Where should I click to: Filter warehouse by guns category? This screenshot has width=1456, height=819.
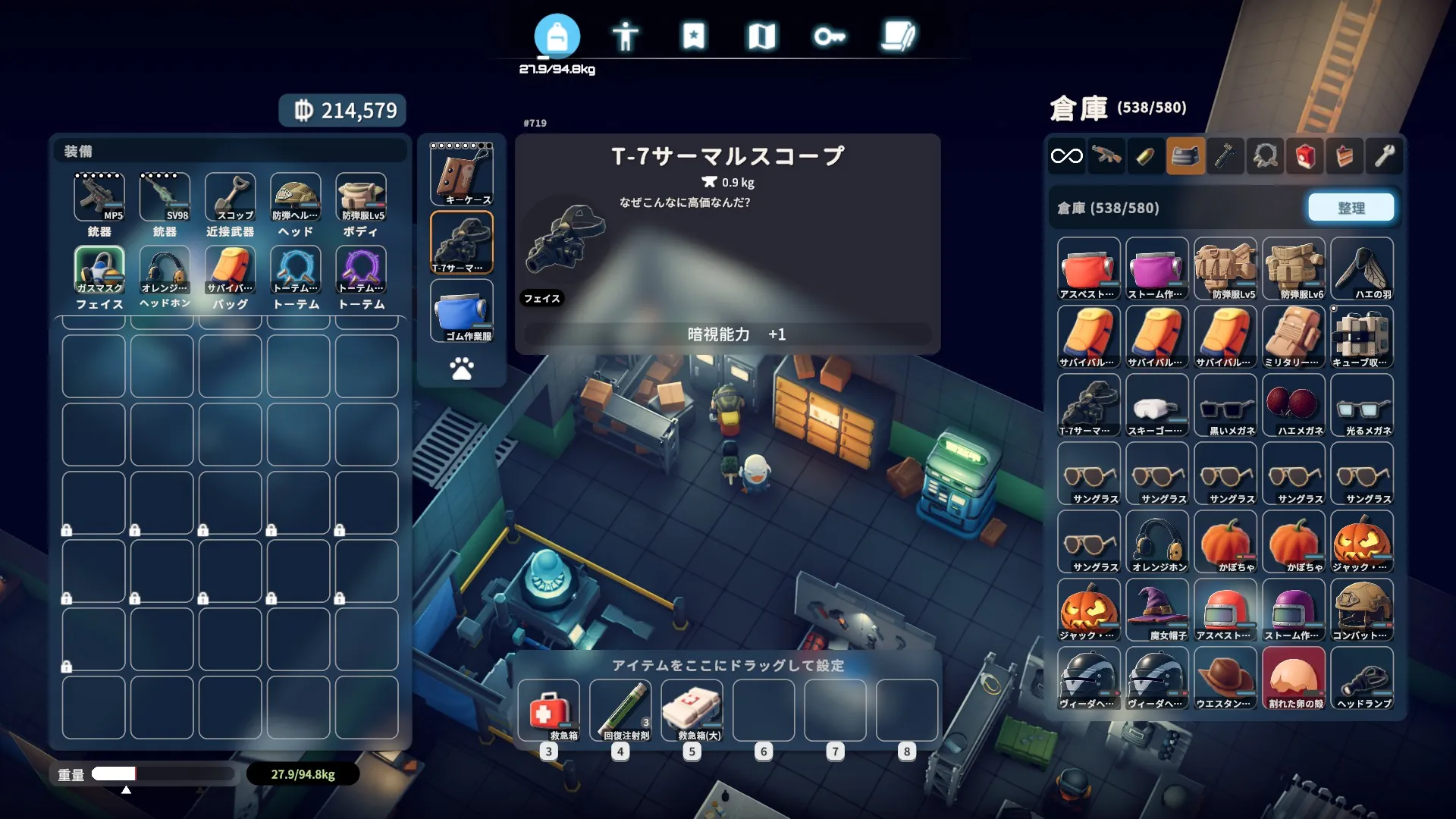tap(1106, 156)
